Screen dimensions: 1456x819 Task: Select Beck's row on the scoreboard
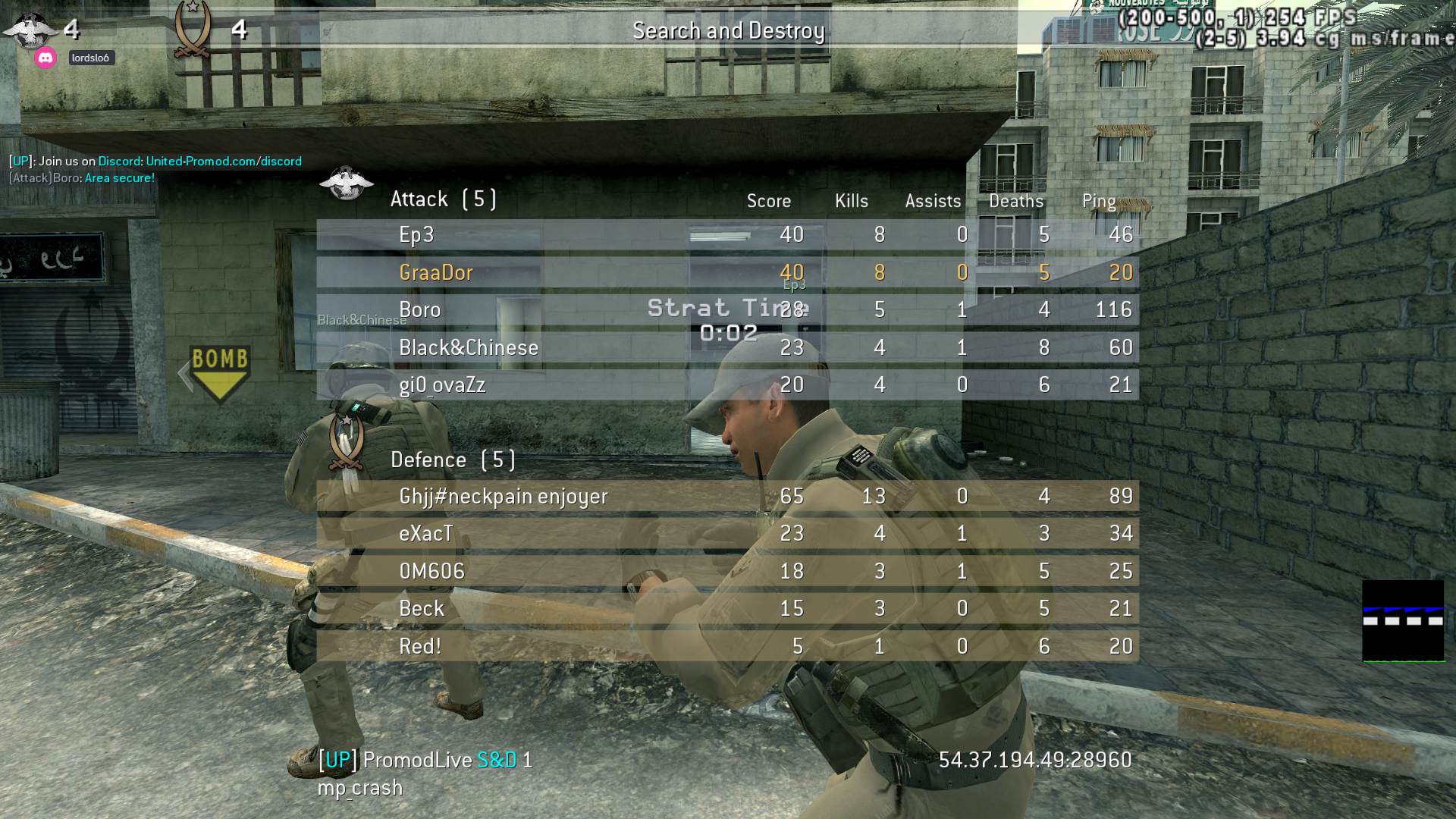[x=726, y=608]
